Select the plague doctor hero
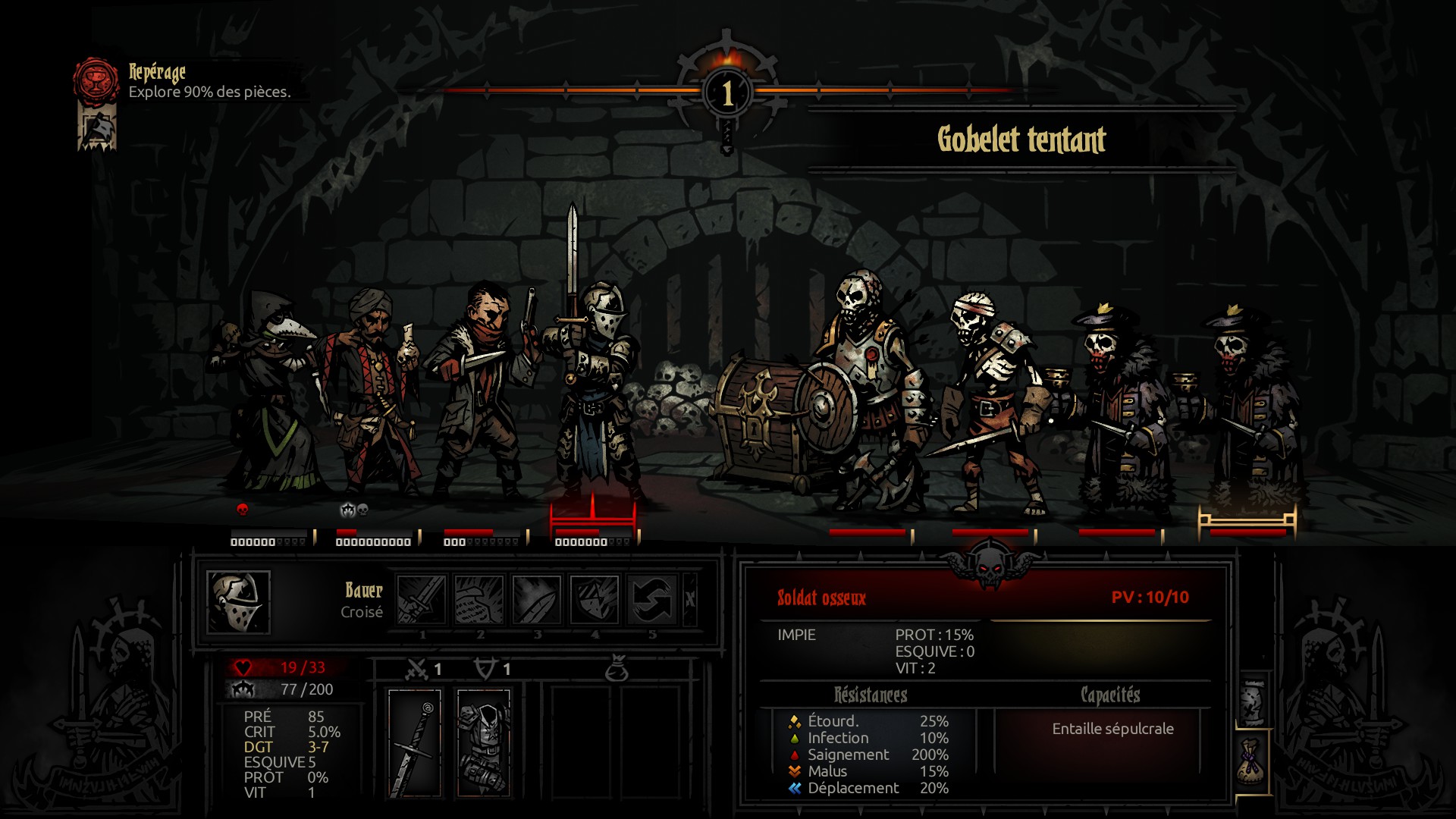 click(271, 394)
